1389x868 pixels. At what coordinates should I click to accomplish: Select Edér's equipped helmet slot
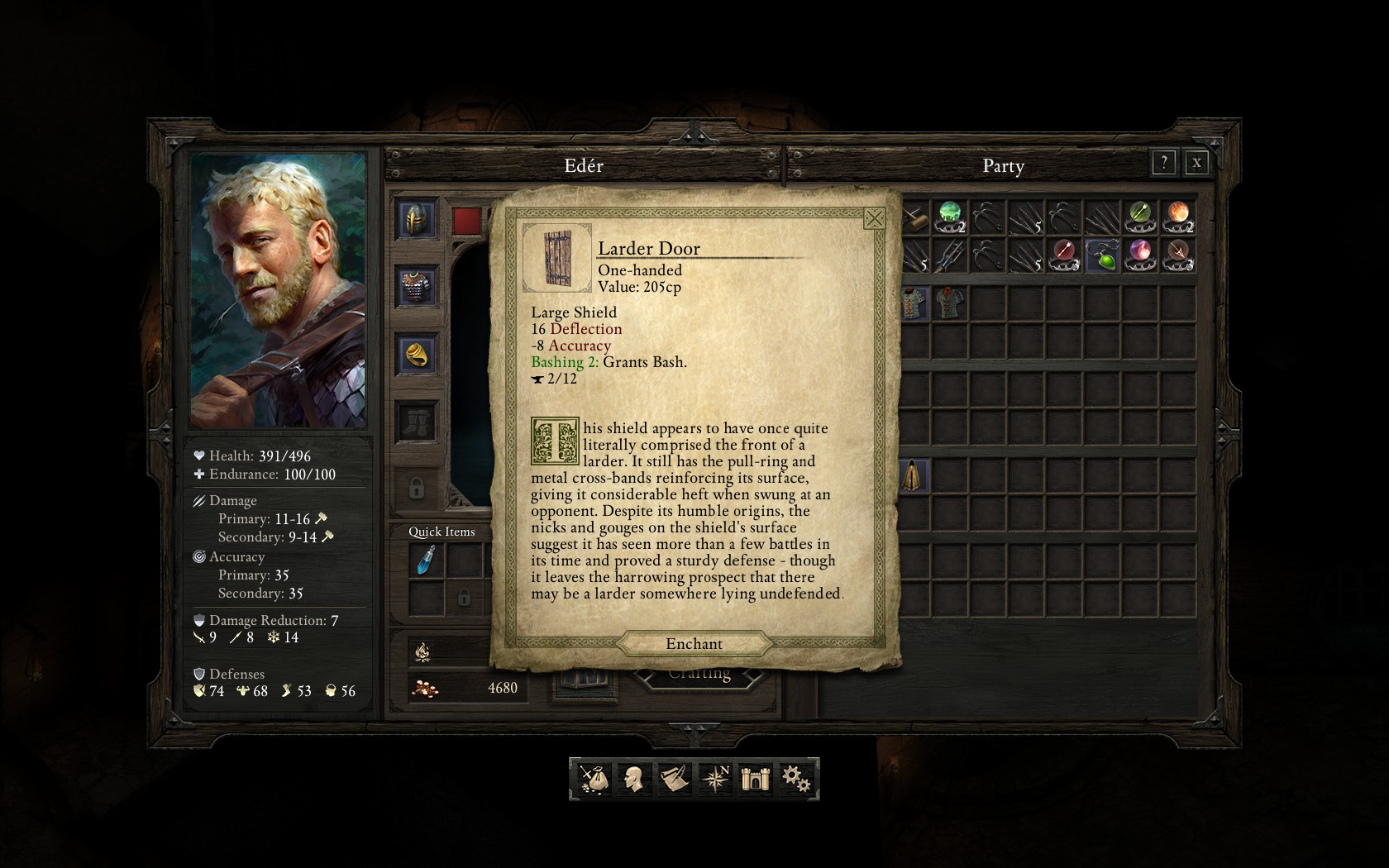(416, 221)
